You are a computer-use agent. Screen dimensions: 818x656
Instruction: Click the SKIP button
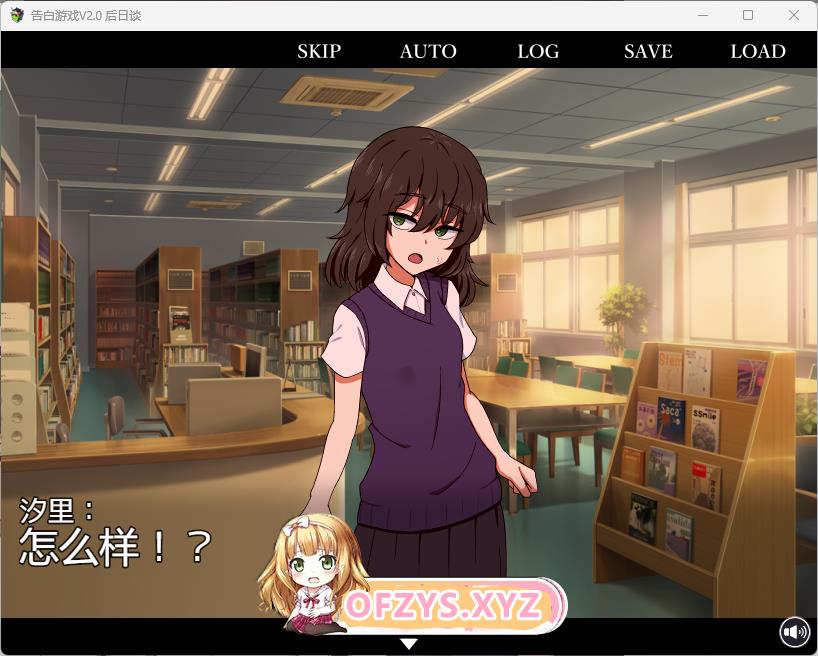319,51
